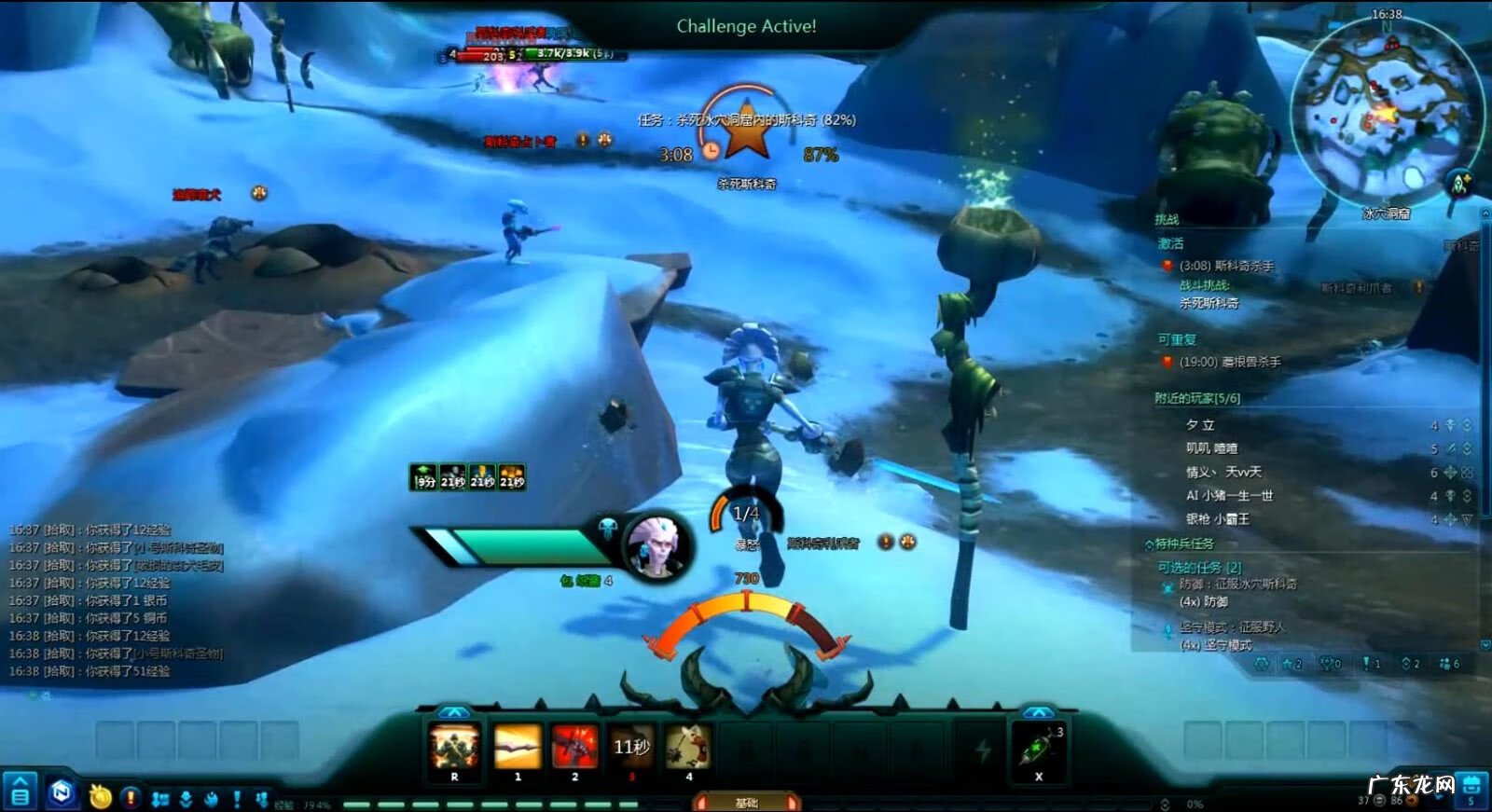Open the circular minimap
This screenshot has width=1492, height=812.
point(1385,110)
